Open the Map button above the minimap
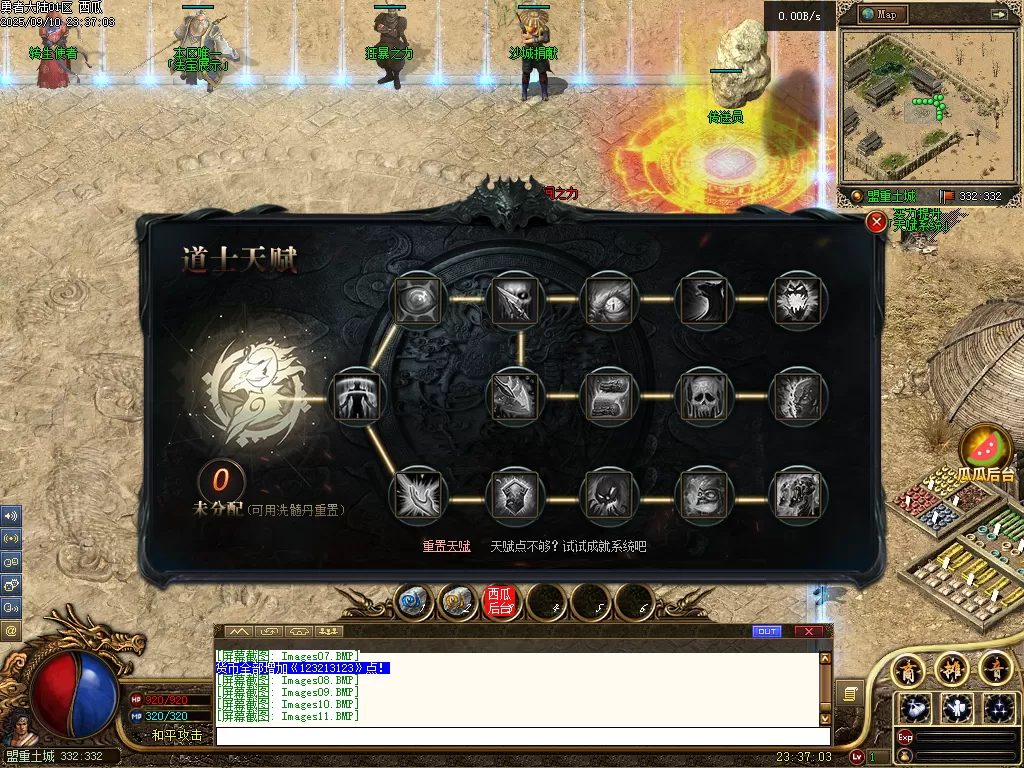 [x=878, y=14]
